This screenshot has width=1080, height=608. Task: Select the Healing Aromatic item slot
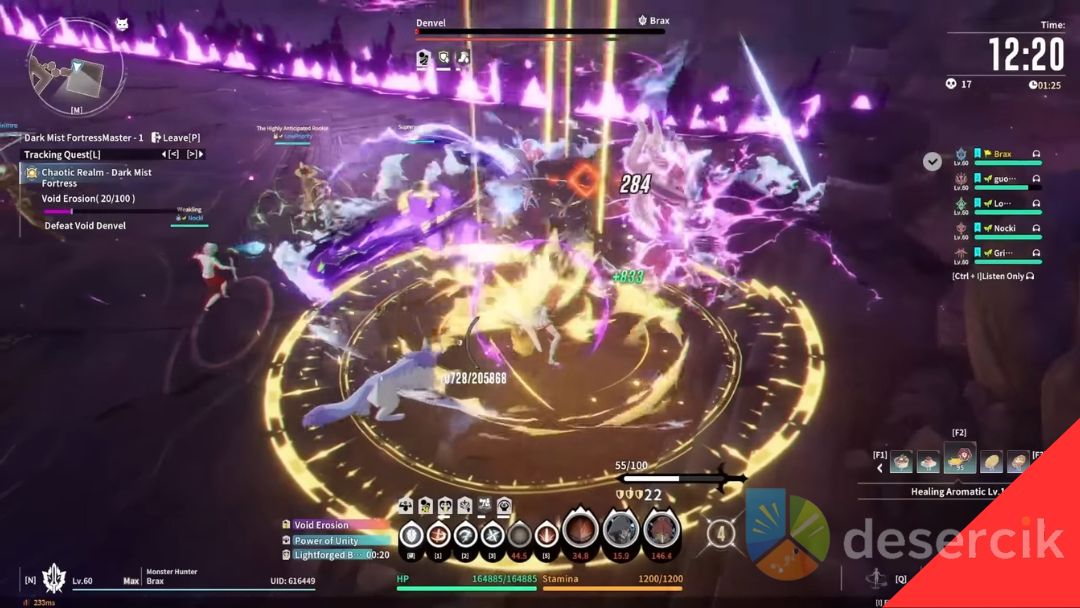pyautogui.click(x=958, y=459)
